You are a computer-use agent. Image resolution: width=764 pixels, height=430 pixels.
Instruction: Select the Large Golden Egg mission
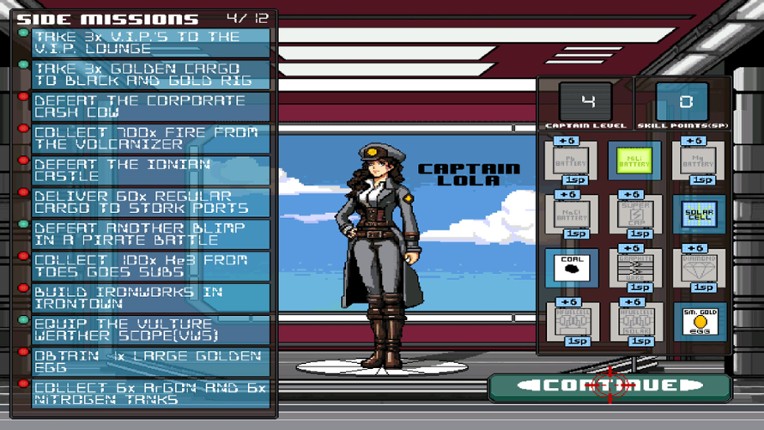coord(151,363)
